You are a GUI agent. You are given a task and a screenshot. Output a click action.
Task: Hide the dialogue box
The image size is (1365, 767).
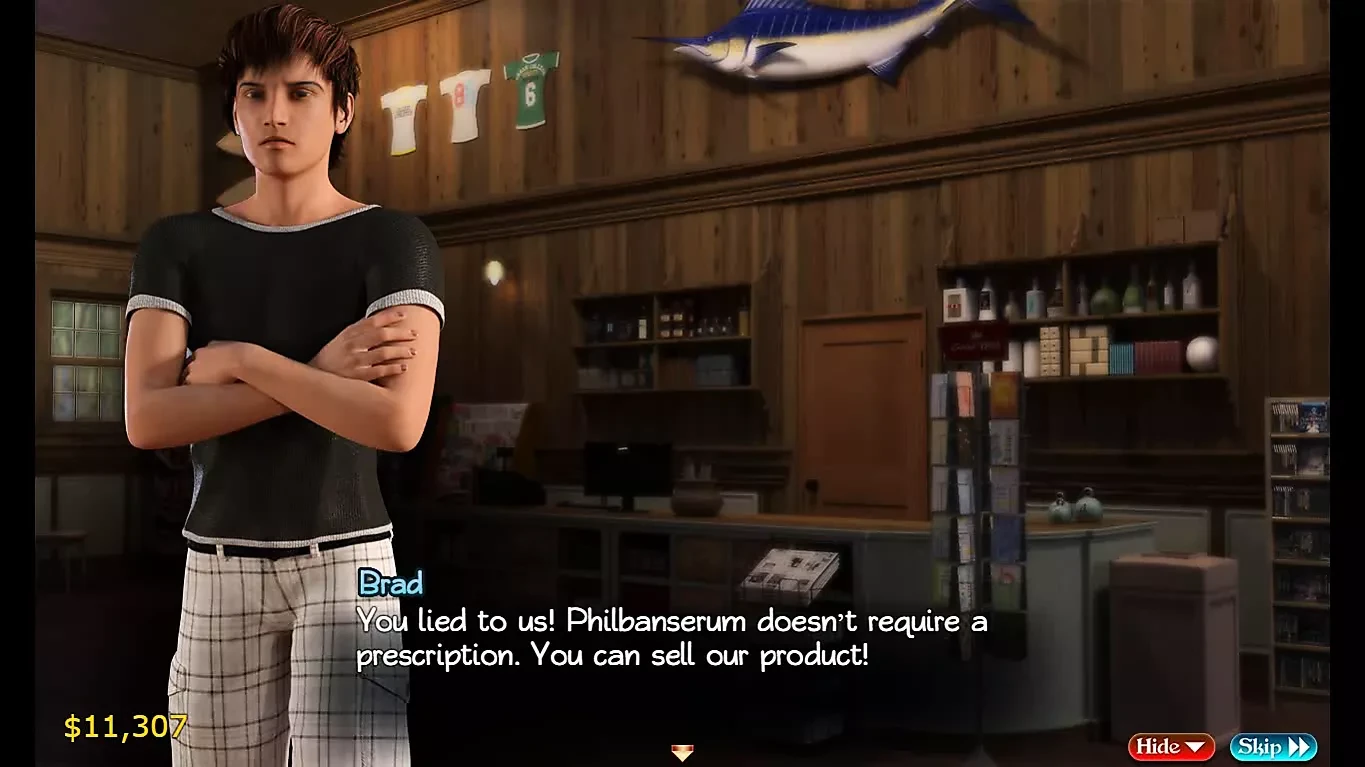pos(1170,747)
